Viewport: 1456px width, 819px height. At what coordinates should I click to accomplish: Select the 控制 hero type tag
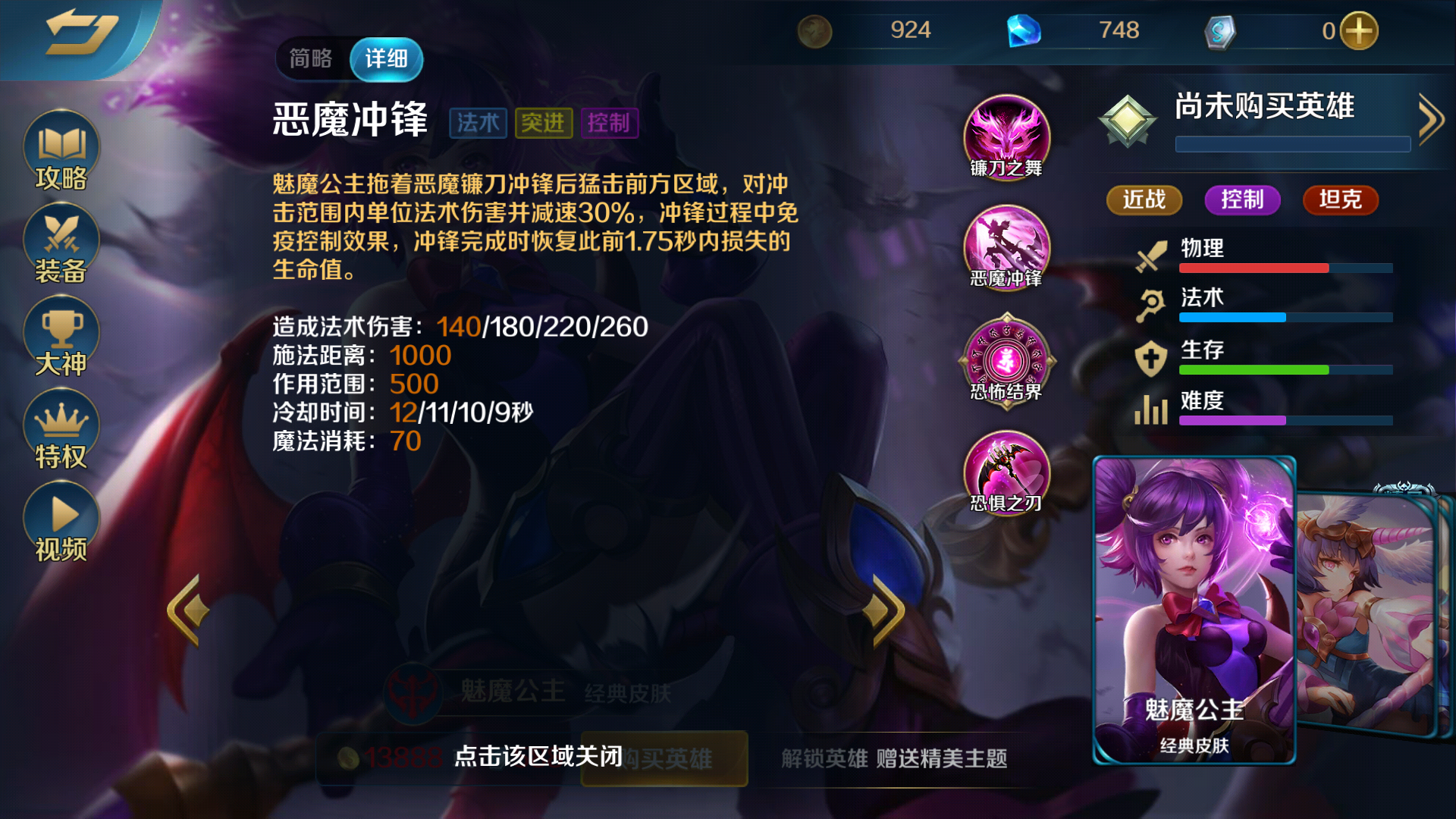point(1241,200)
